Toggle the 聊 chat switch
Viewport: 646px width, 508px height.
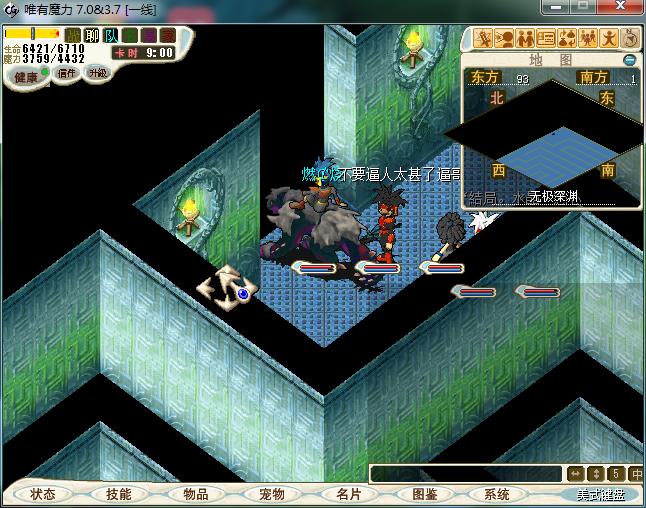pos(92,35)
